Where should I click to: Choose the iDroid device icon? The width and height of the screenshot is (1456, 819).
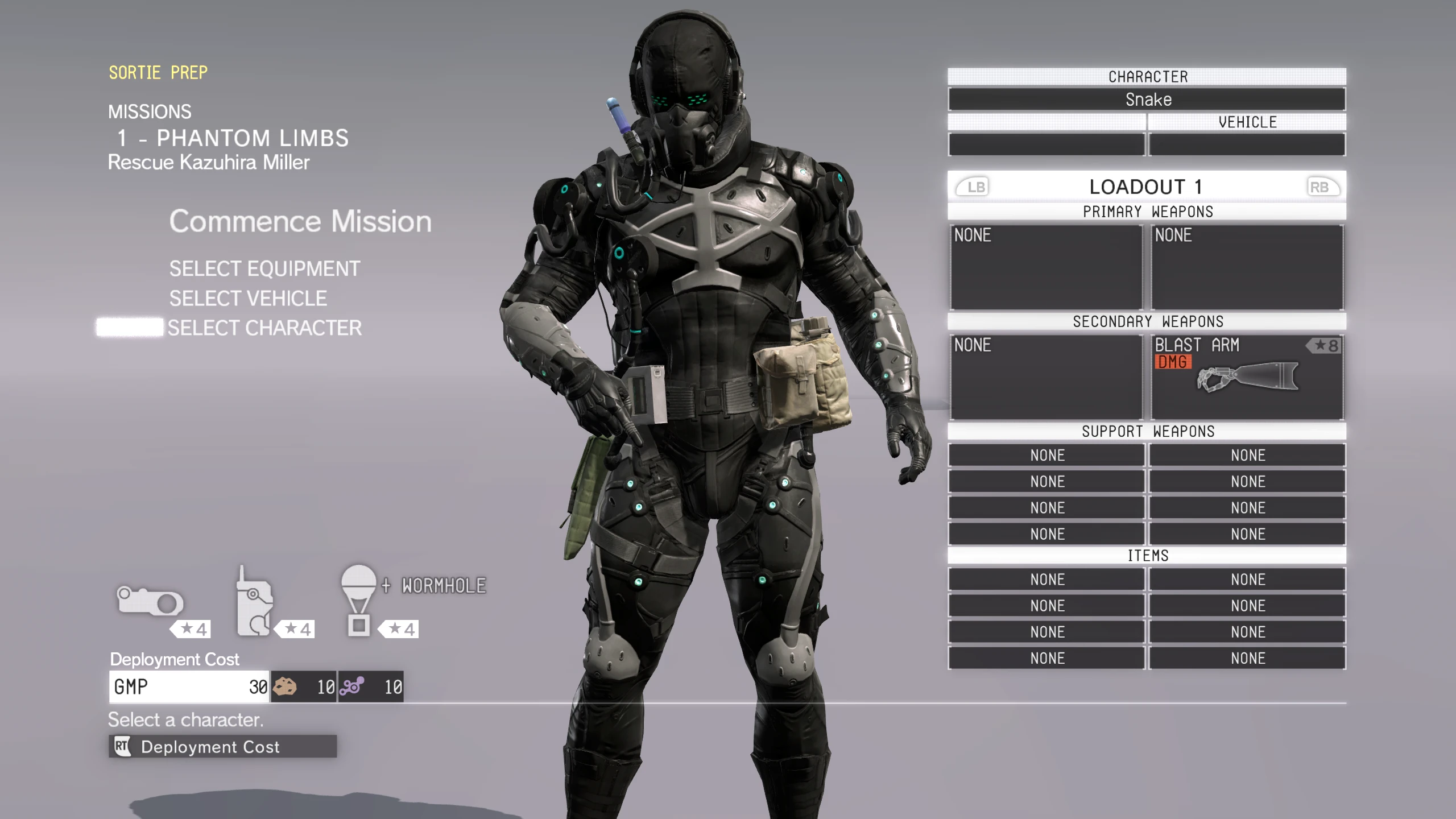pyautogui.click(x=254, y=603)
